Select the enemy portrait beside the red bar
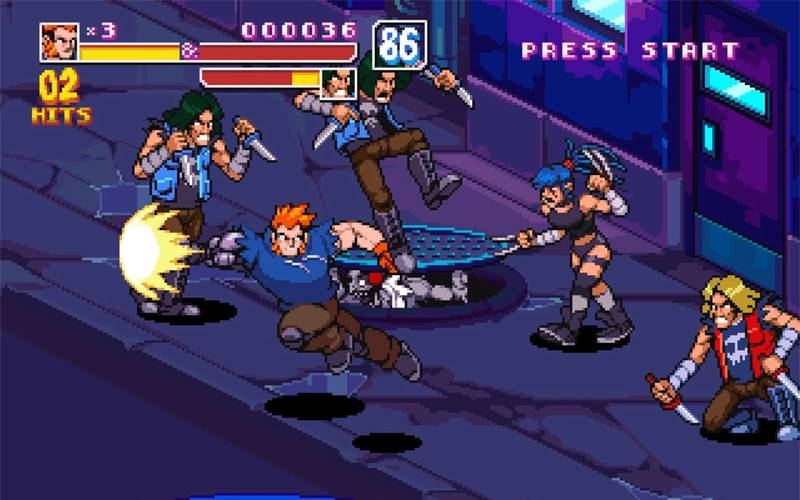 (339, 83)
